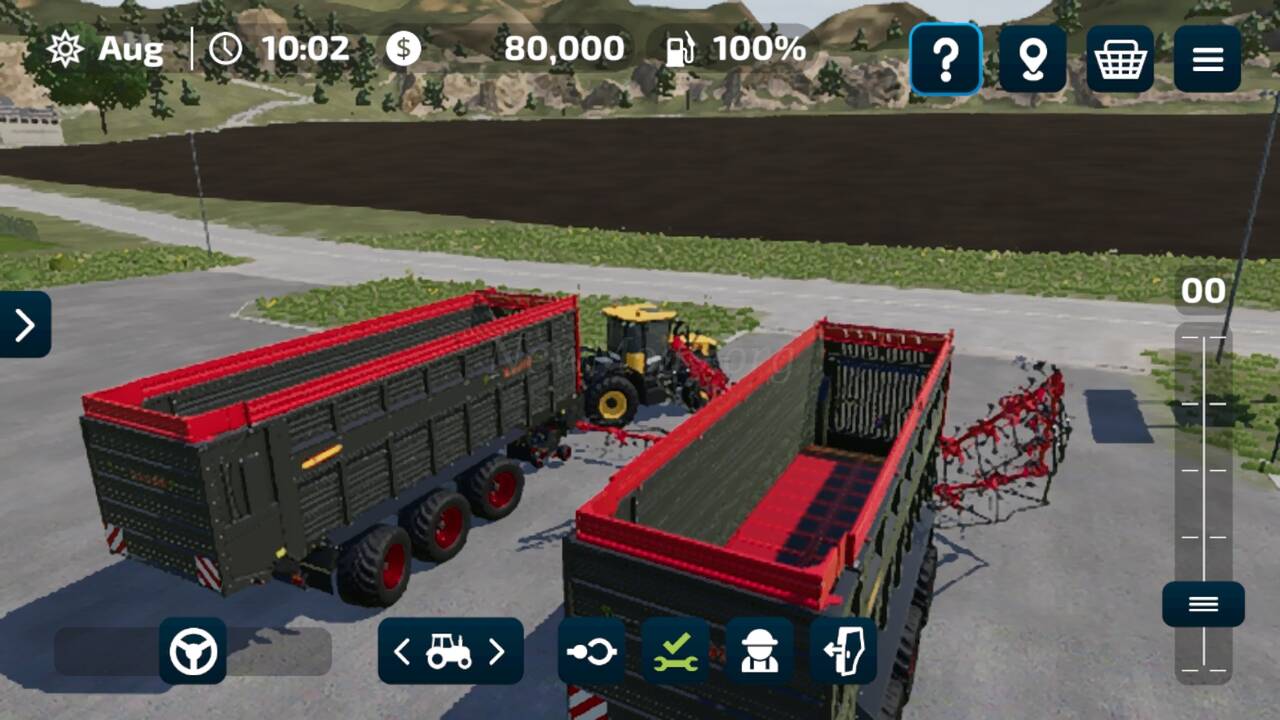Screen dimensions: 1280x720
Task: Tap the steering wheel control
Action: click(x=193, y=651)
